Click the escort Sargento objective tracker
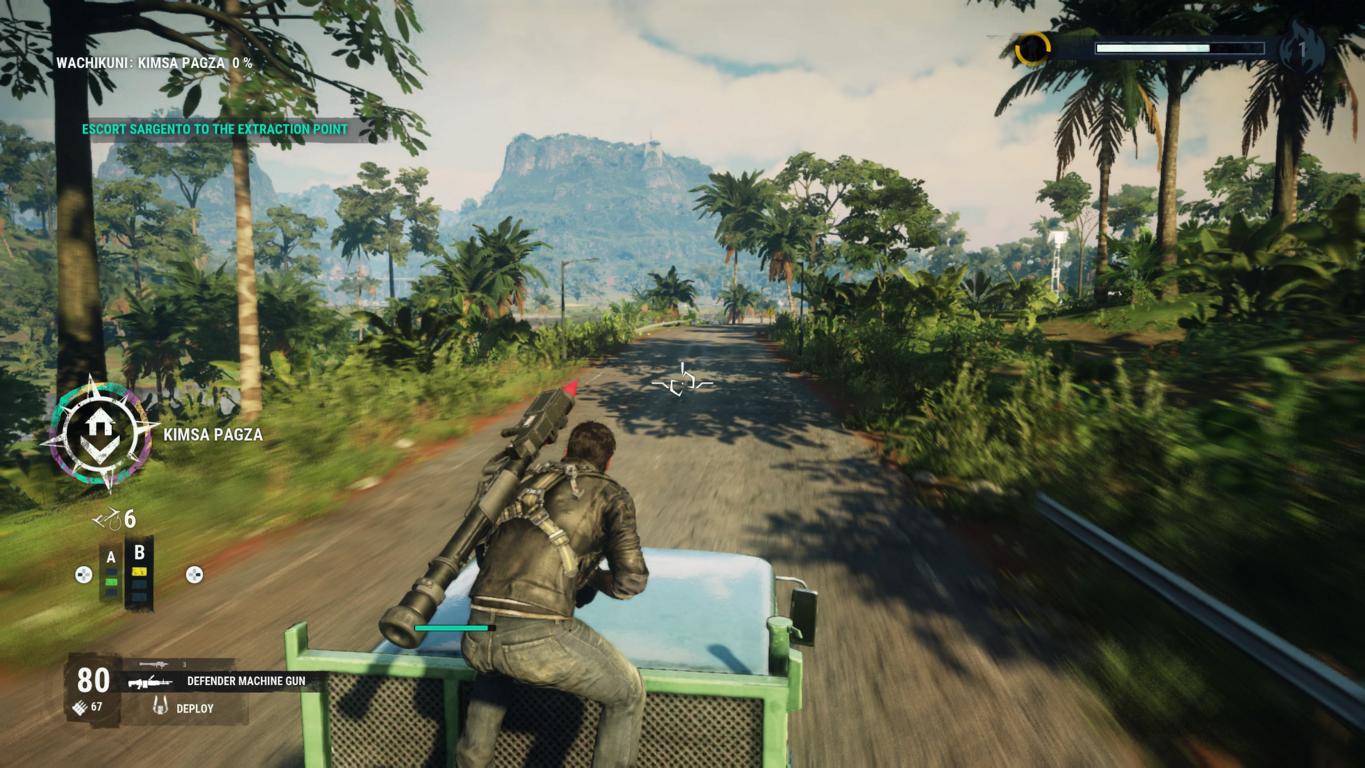This screenshot has height=768, width=1365. click(215, 129)
